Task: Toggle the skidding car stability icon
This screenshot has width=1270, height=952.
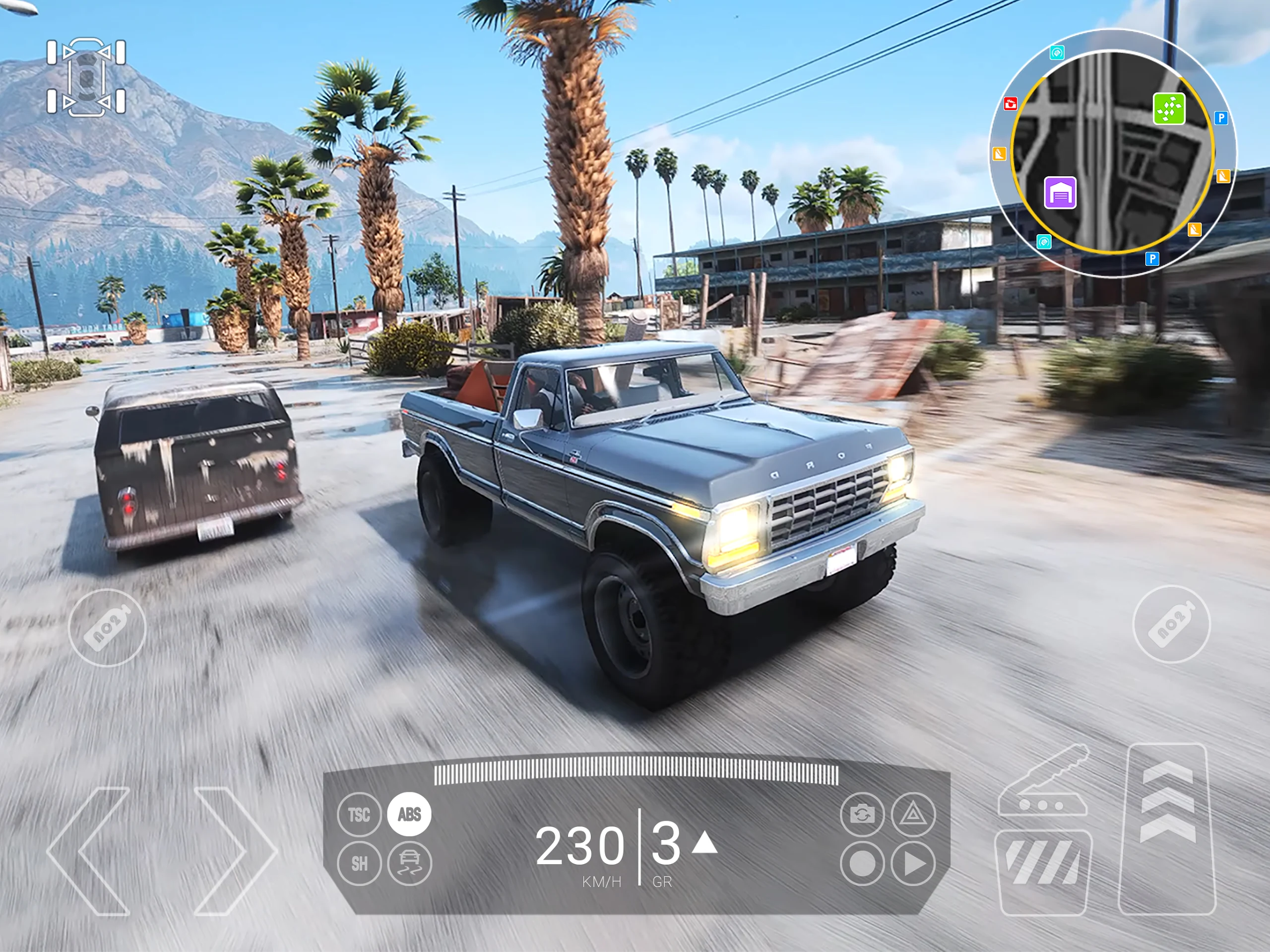Action: (409, 863)
